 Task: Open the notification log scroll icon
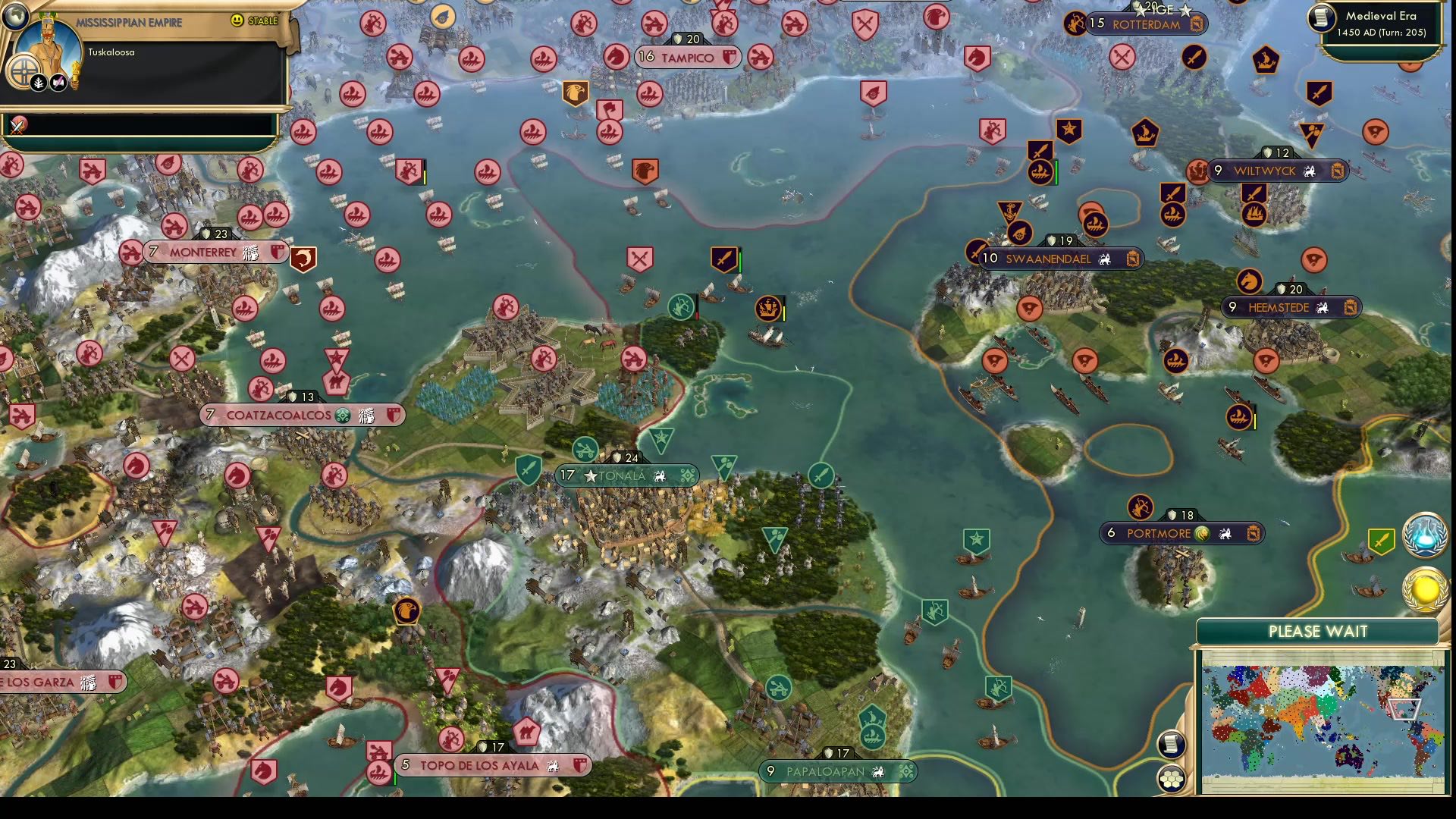(1172, 743)
